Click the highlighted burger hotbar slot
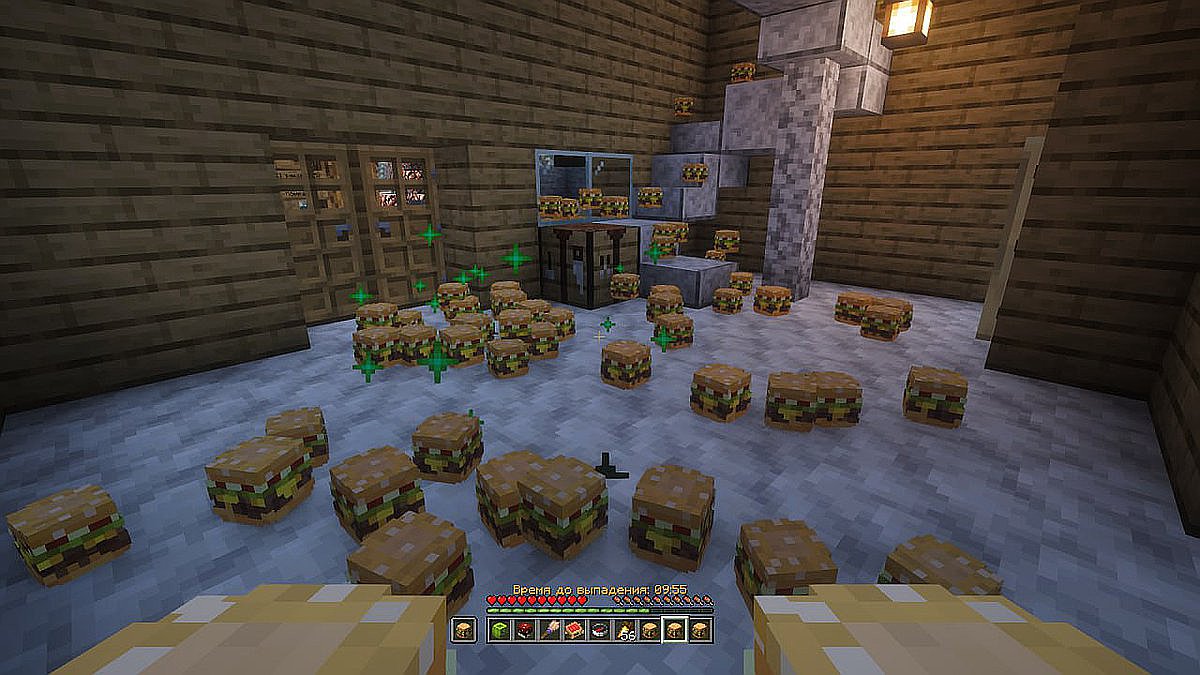This screenshot has width=1200, height=675. coord(674,630)
